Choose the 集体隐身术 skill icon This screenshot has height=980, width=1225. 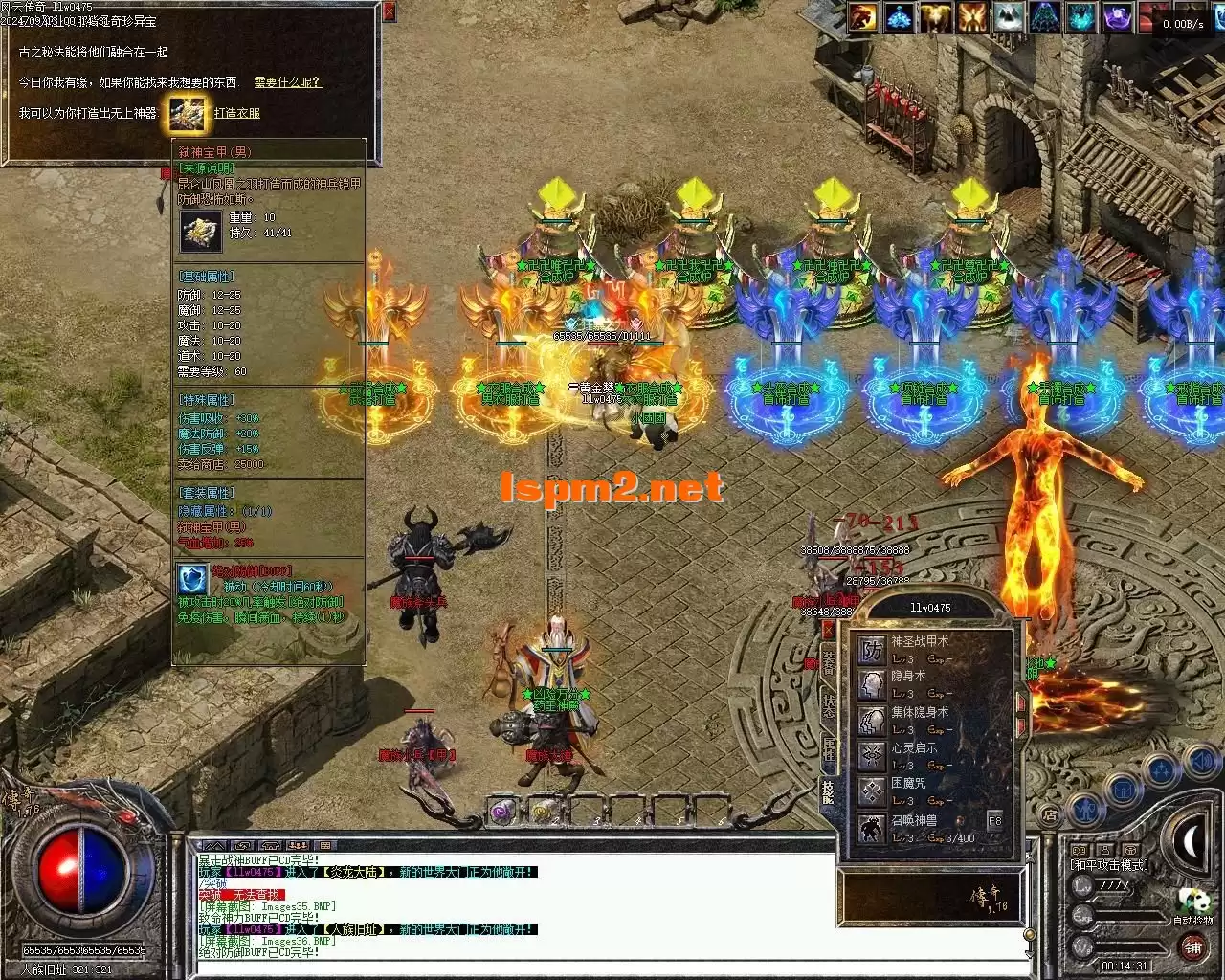[x=872, y=721]
